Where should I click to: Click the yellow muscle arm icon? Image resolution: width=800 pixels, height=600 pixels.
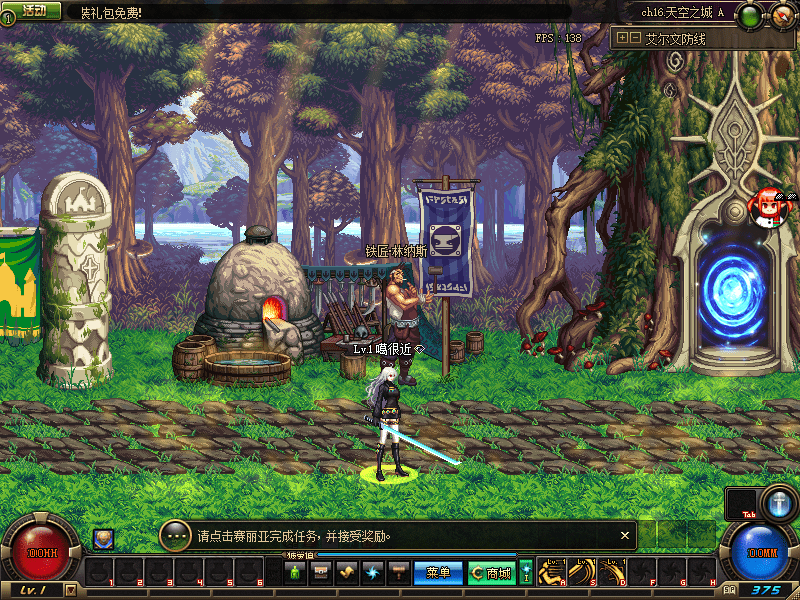click(347, 573)
